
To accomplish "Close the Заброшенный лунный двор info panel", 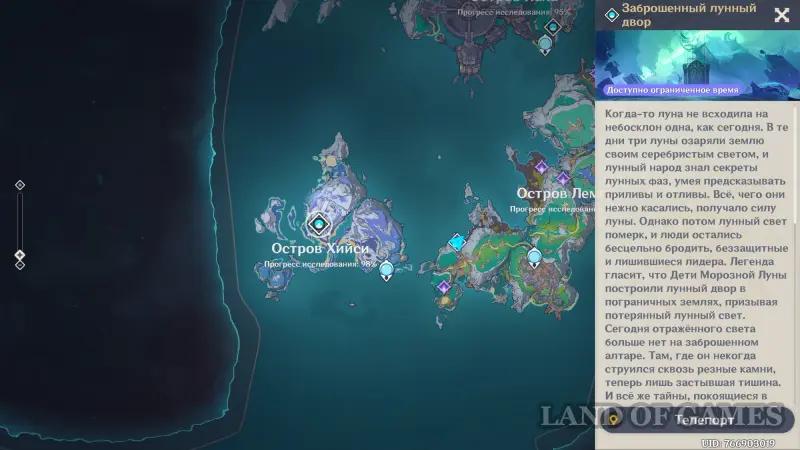I will (x=781, y=15).
